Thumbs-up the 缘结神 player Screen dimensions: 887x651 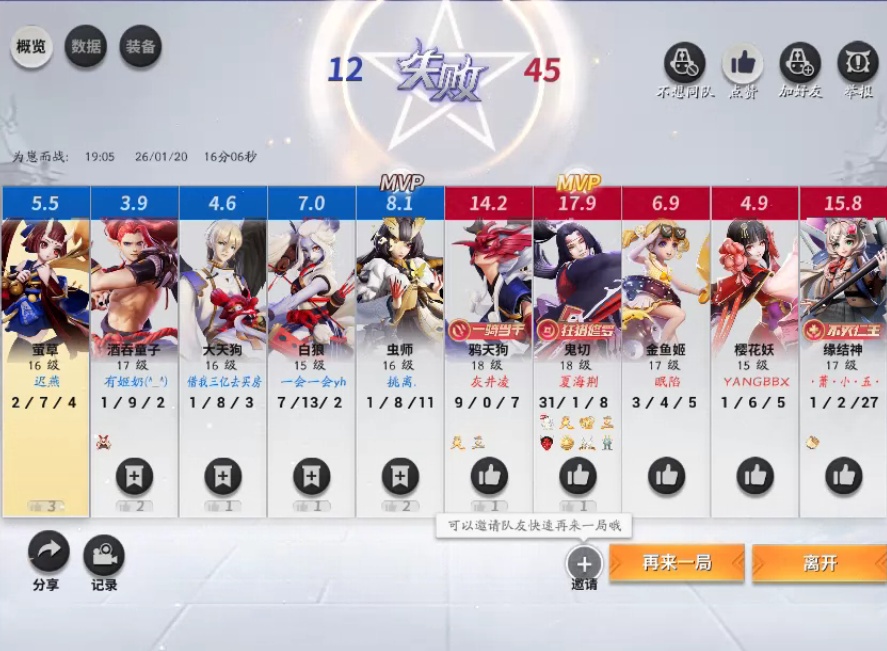[844, 476]
